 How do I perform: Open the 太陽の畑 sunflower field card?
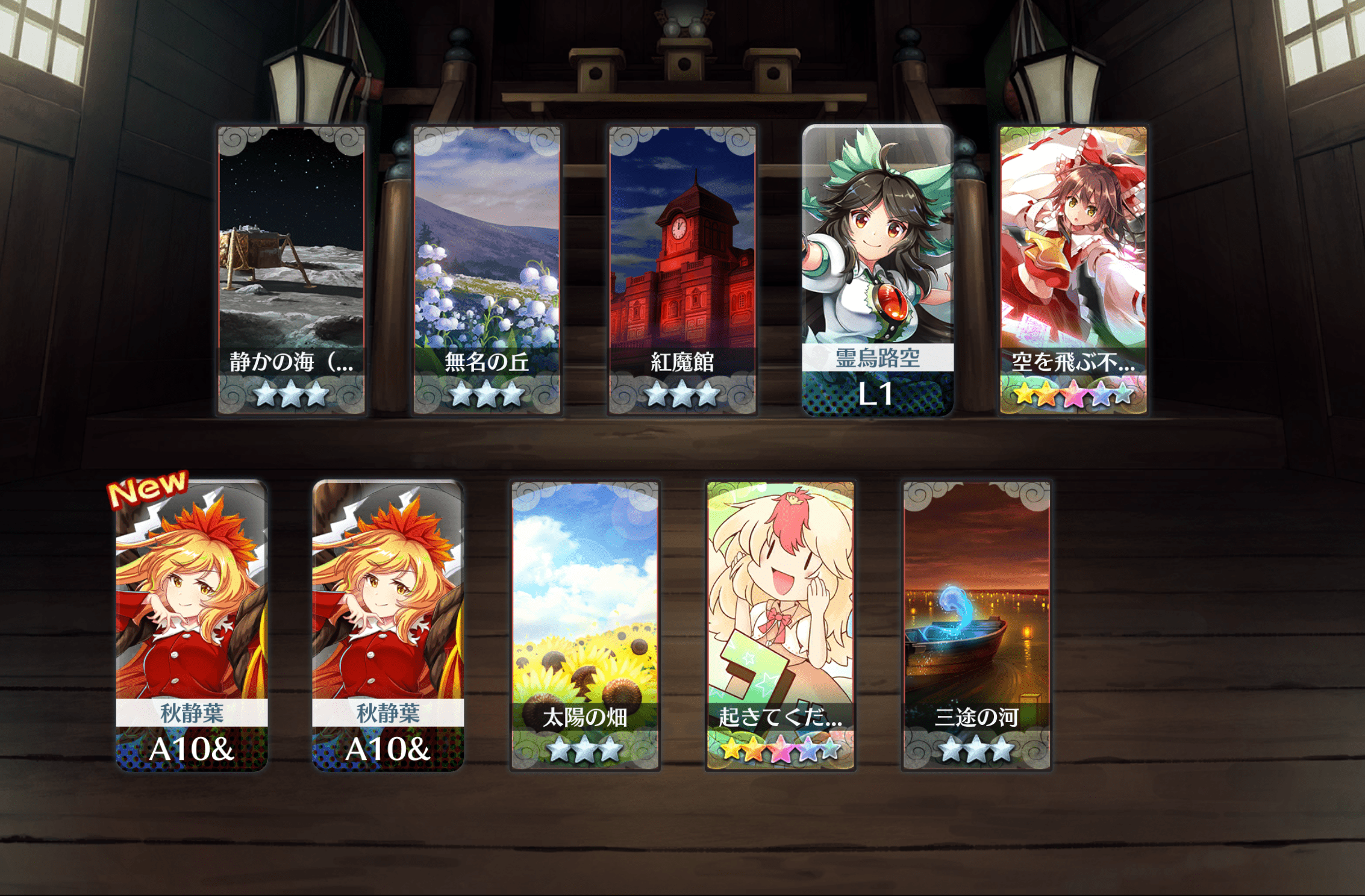tap(584, 625)
